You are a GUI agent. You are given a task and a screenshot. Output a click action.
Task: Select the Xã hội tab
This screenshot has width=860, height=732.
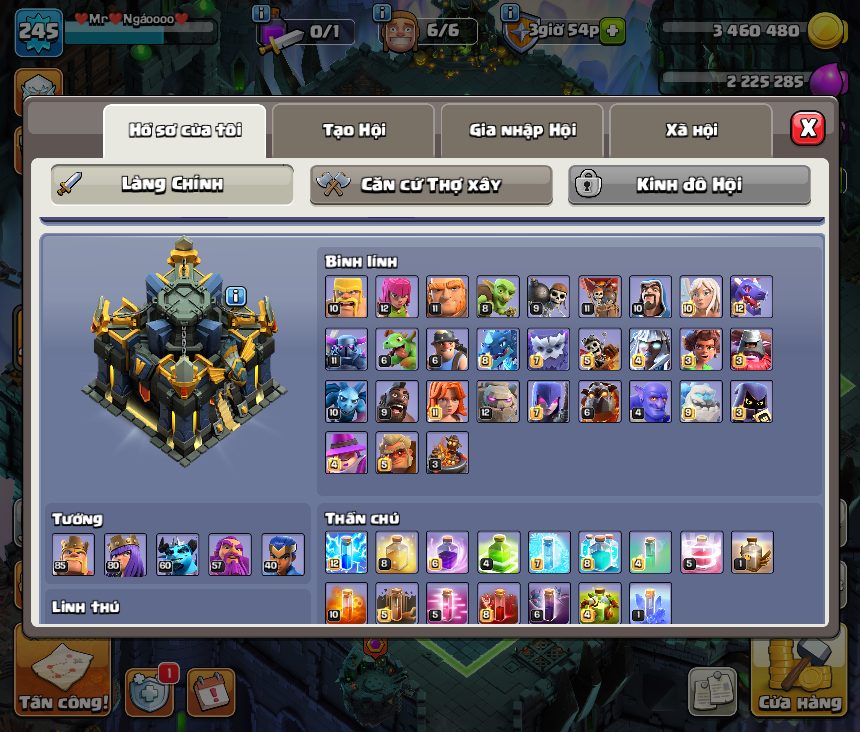691,130
